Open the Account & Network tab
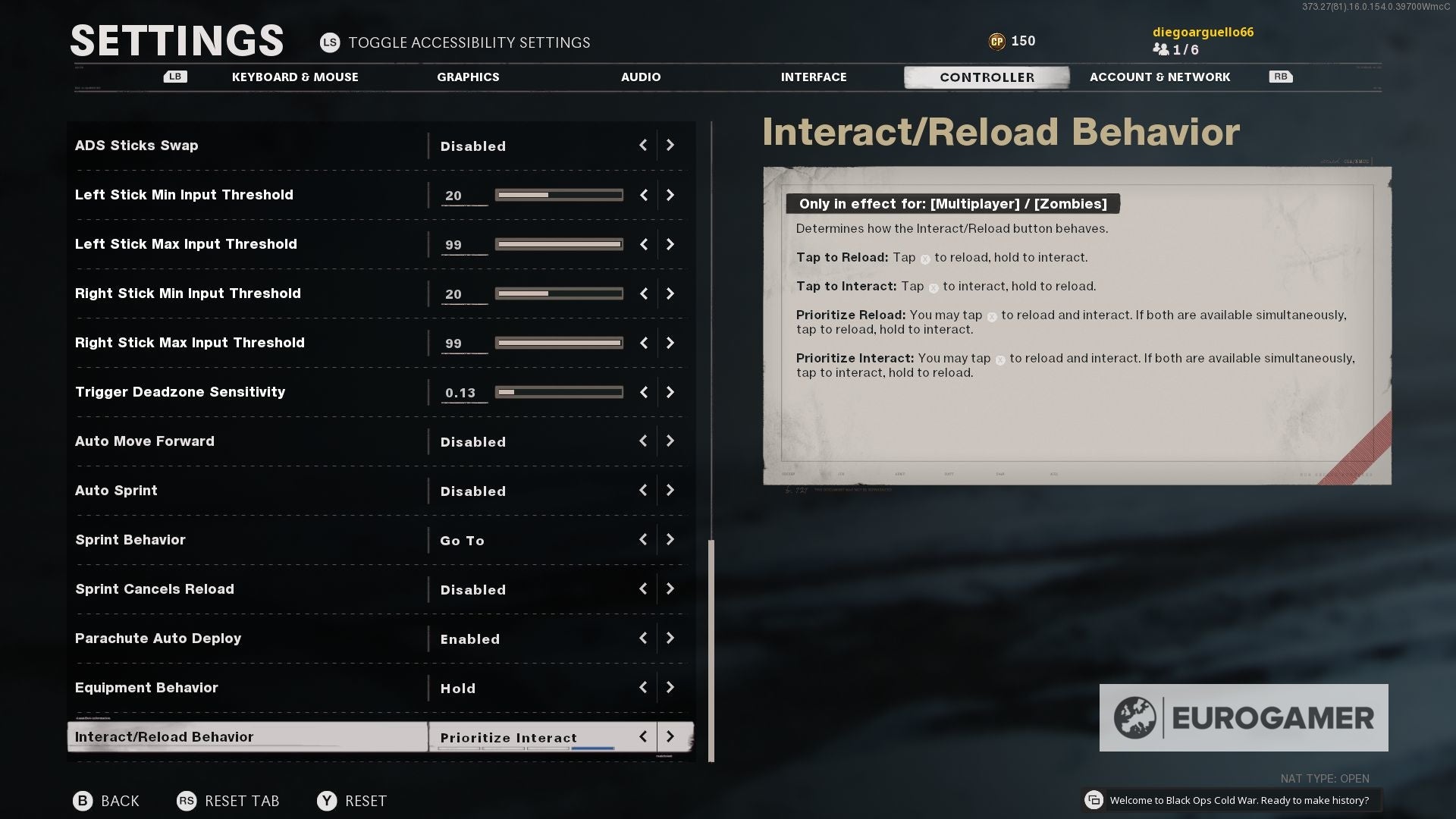 click(x=1159, y=77)
